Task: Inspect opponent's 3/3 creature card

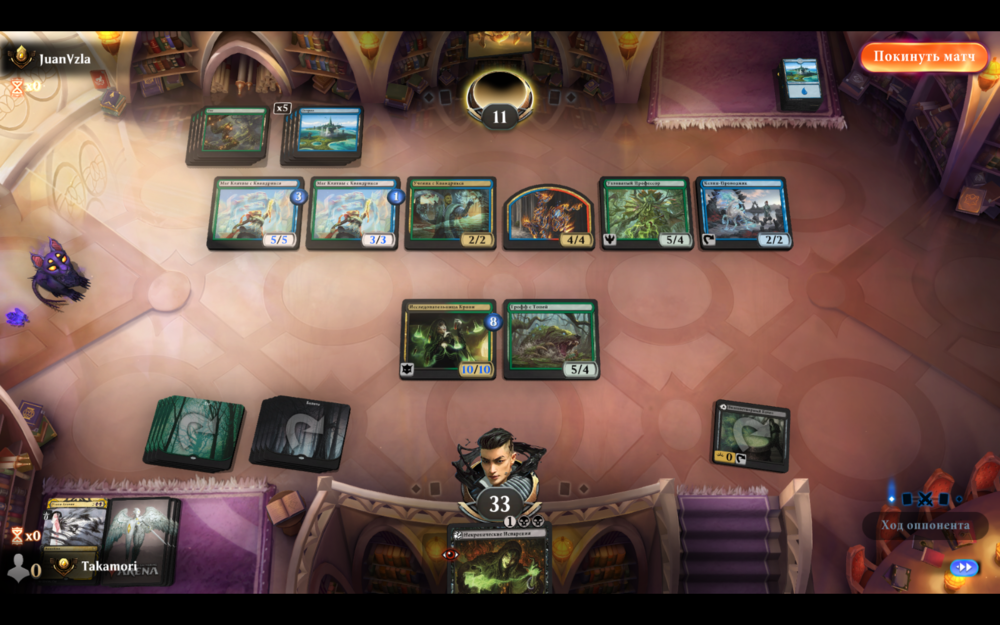Action: click(x=354, y=212)
